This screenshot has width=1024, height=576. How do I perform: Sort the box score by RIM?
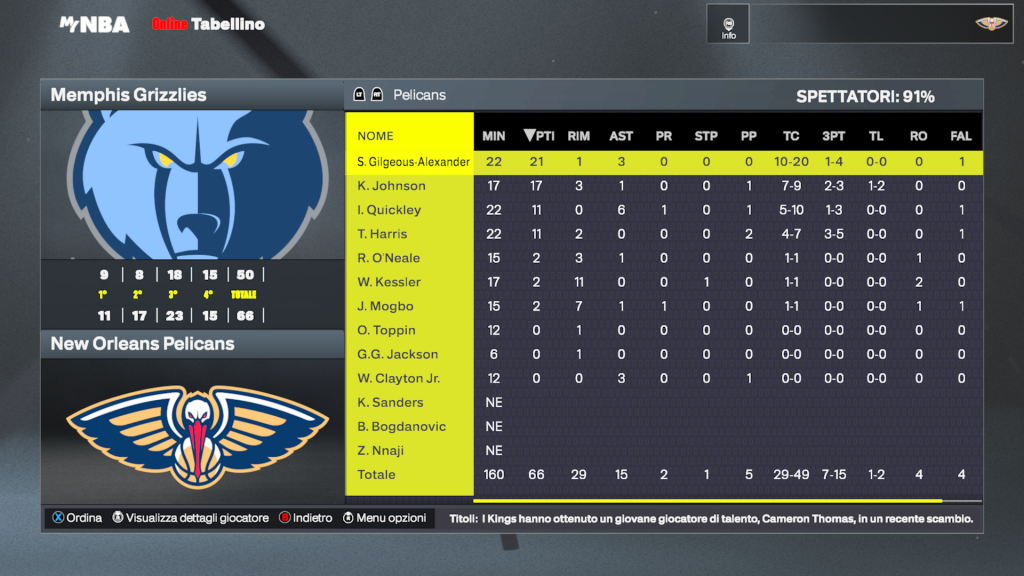(x=578, y=136)
